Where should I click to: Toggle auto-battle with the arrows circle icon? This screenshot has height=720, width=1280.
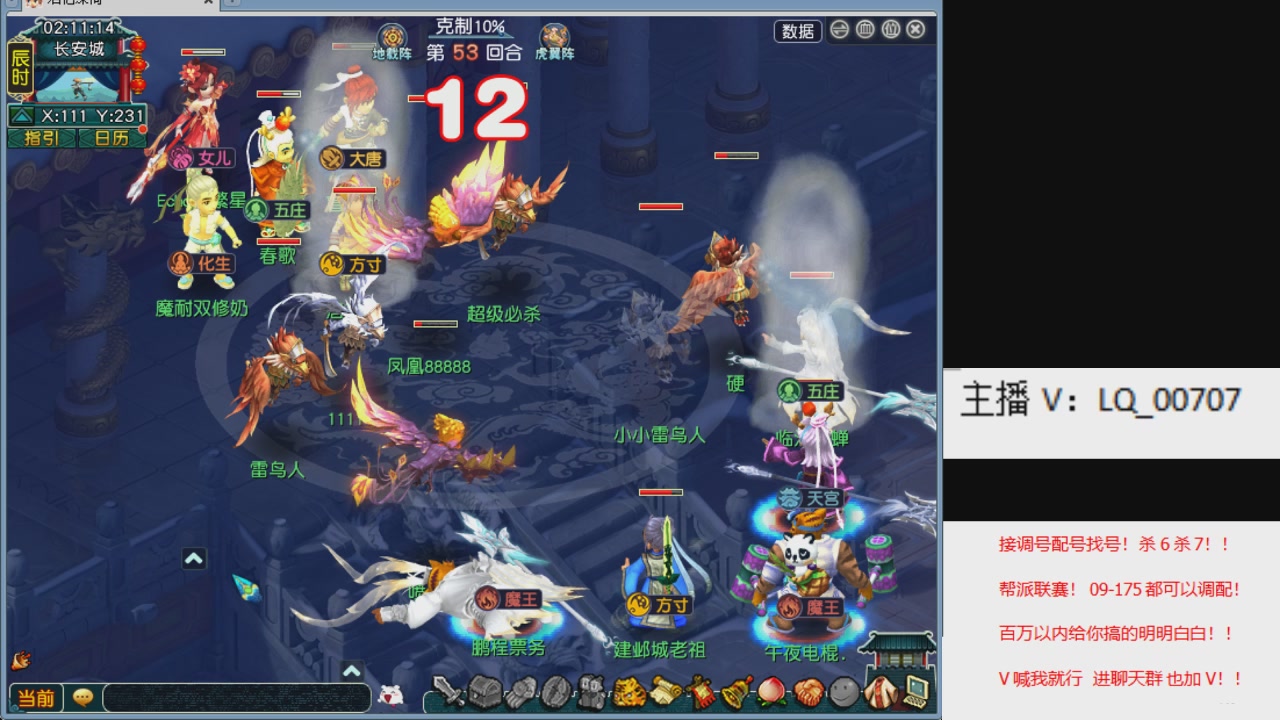point(839,31)
